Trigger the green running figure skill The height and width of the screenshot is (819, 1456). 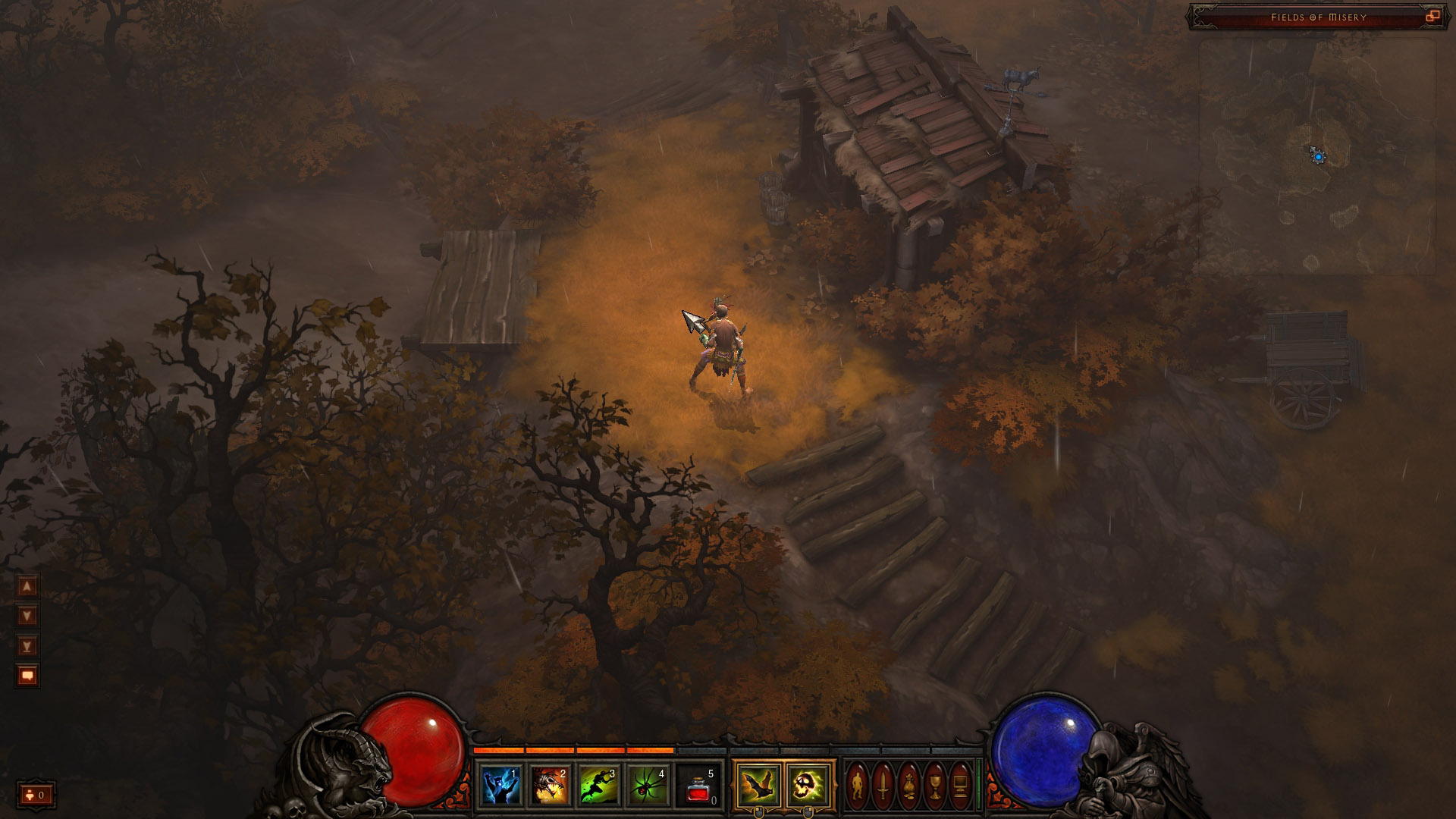coord(600,785)
